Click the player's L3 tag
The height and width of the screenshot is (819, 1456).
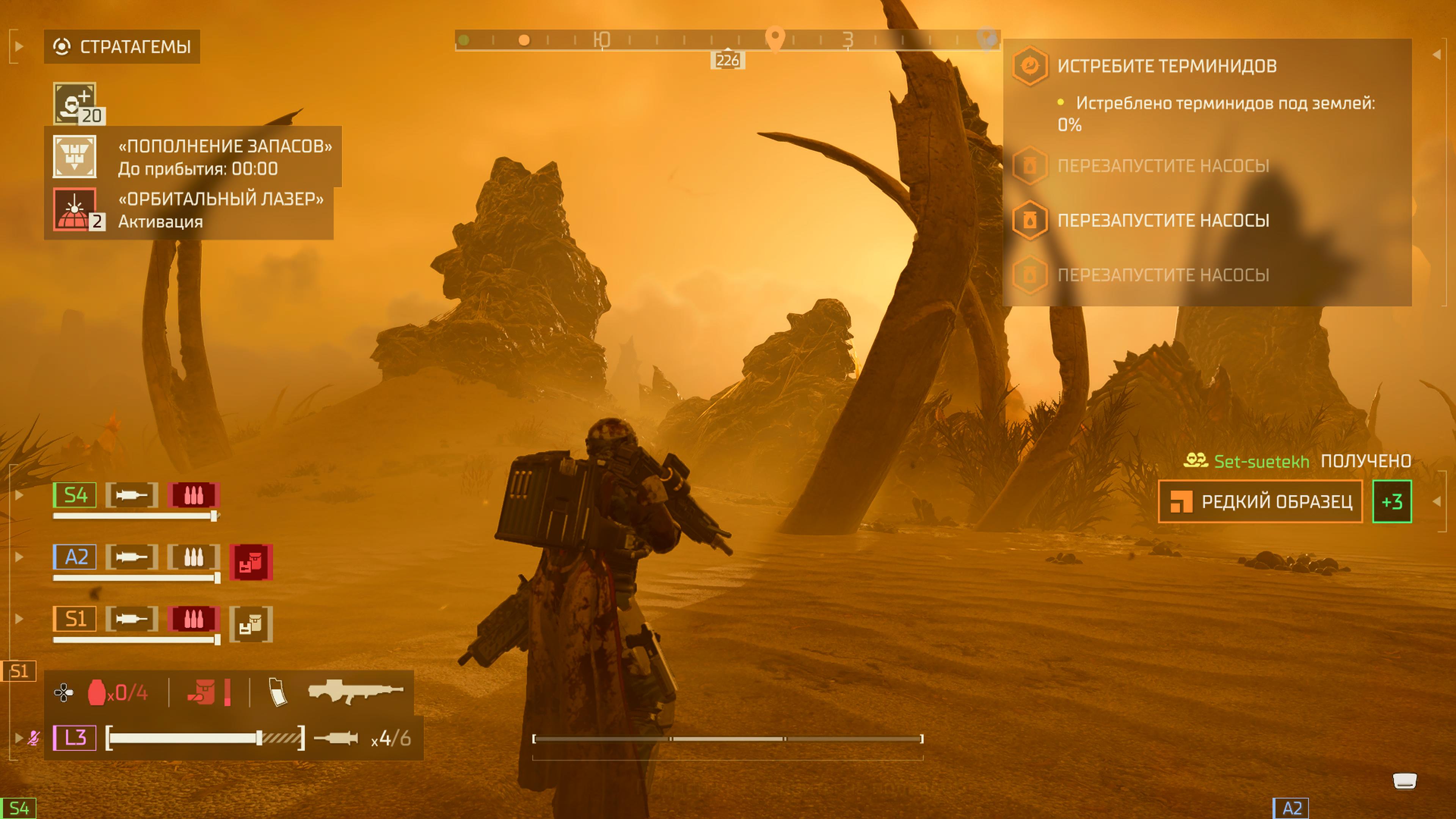pos(75,737)
